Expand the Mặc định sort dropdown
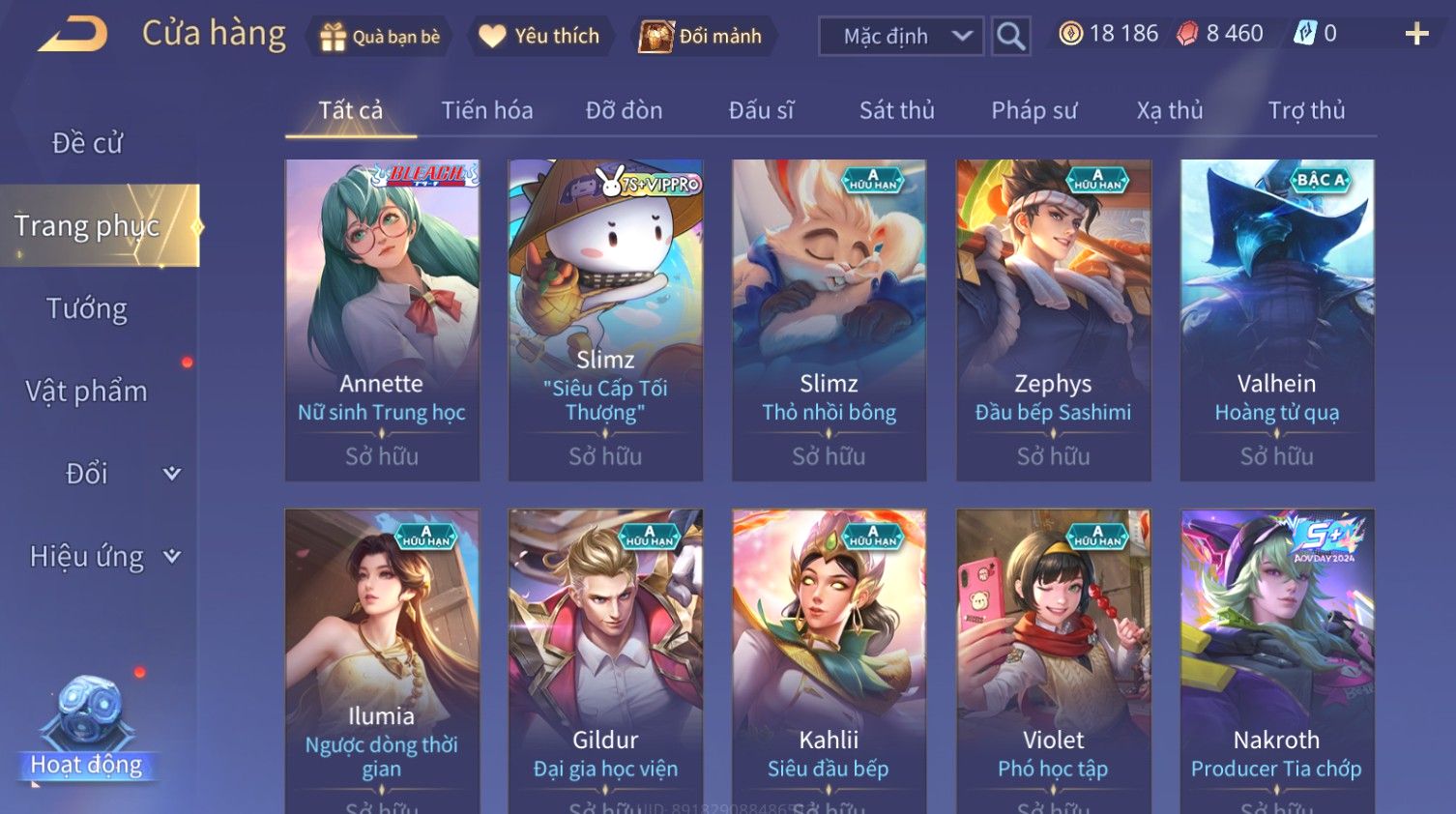This screenshot has width=1456, height=814. [x=901, y=37]
